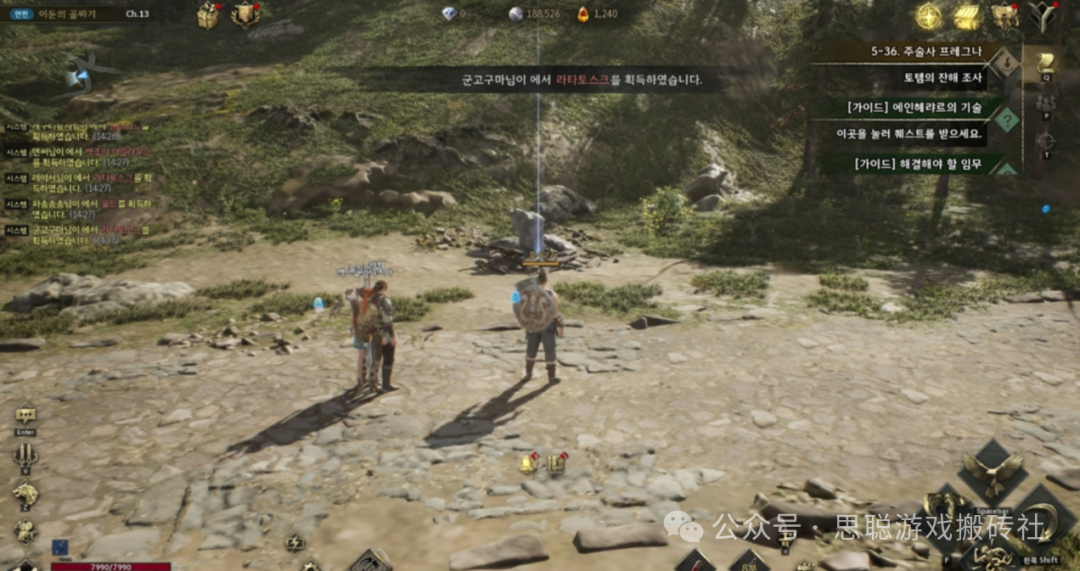This screenshot has height=571, width=1080.
Task: Open the chat speech bubble icon
Action: coord(26,415)
